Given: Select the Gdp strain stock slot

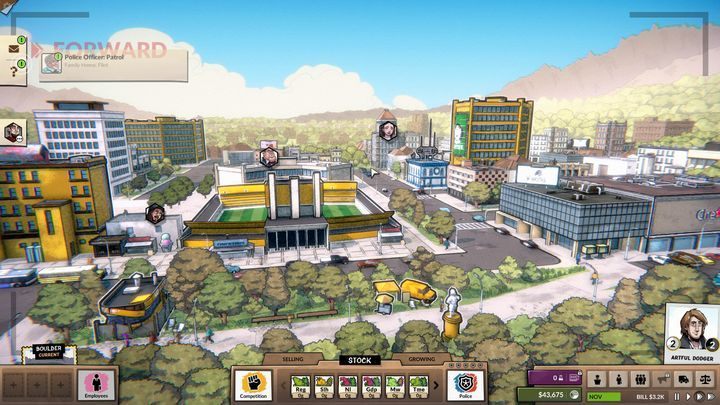Looking at the screenshot, I should point(372,385).
